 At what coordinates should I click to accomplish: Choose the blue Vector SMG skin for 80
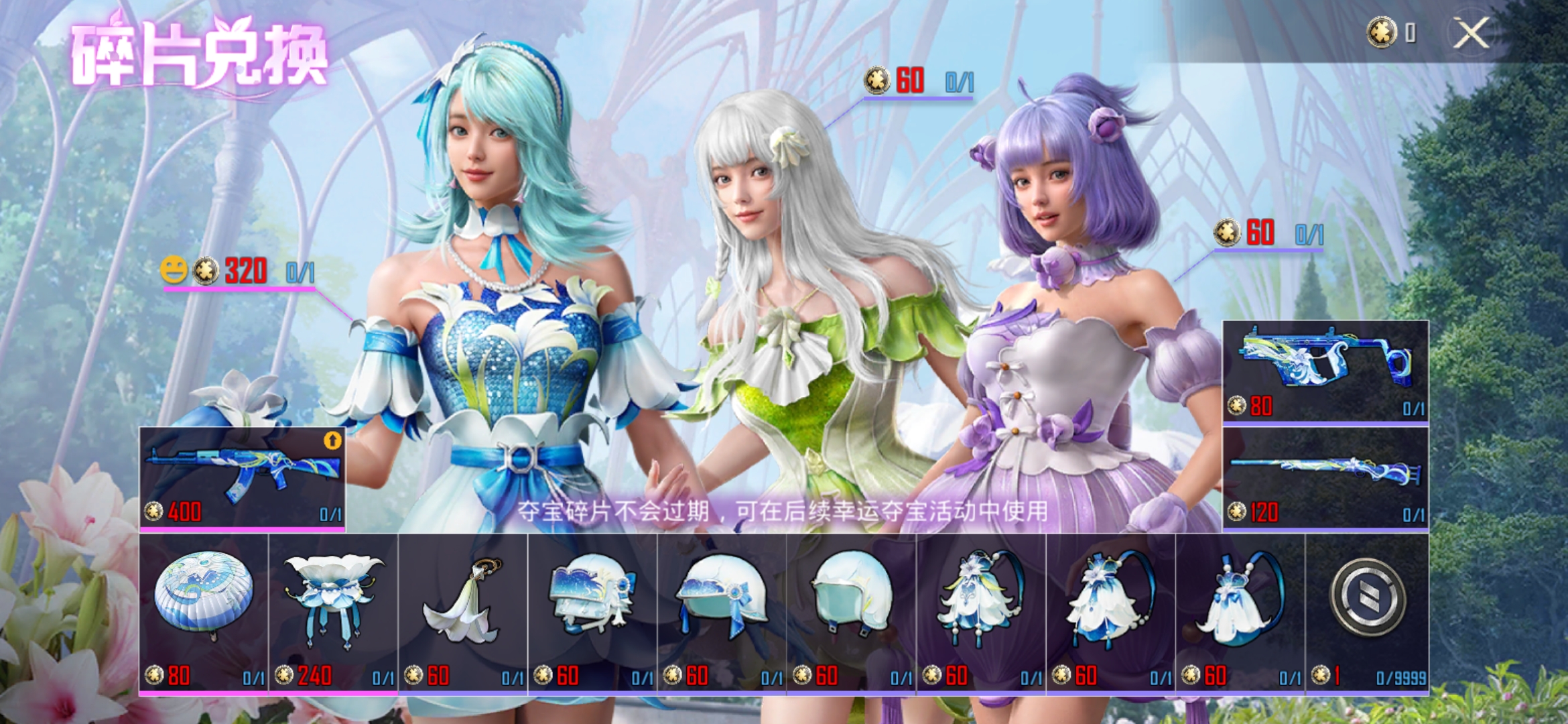[1325, 371]
